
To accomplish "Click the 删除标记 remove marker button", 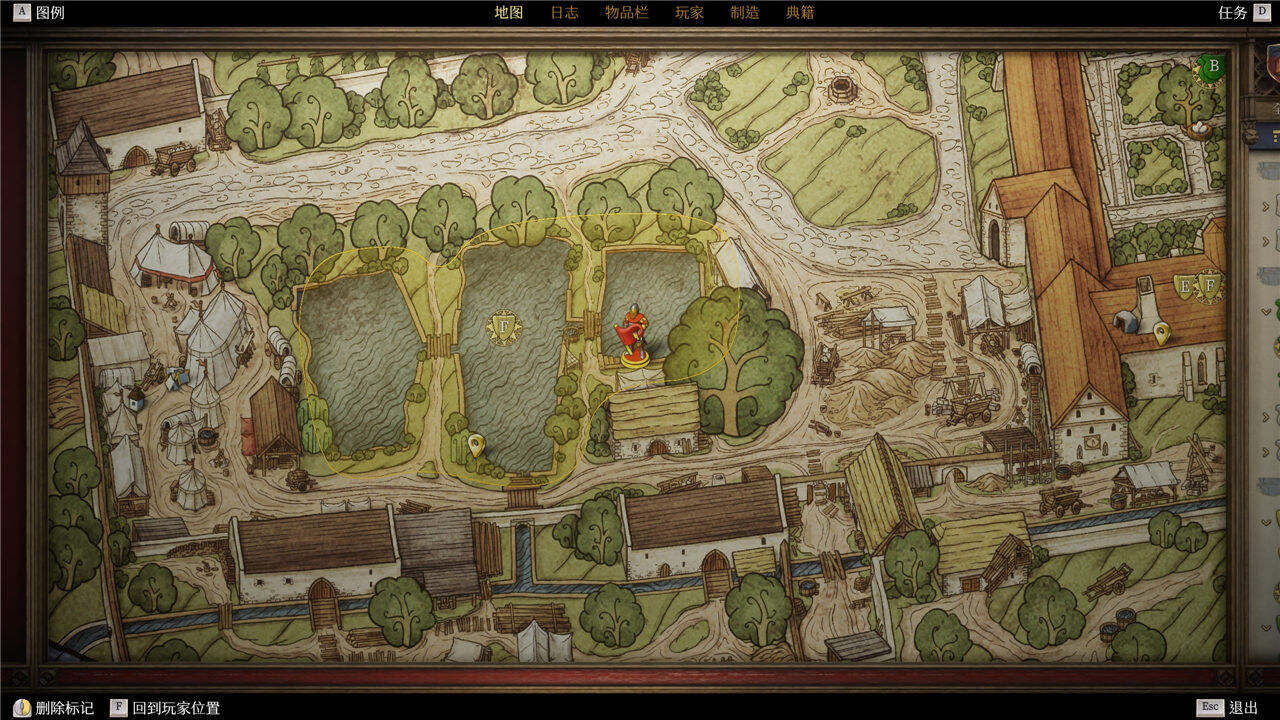I will pyautogui.click(x=57, y=708).
